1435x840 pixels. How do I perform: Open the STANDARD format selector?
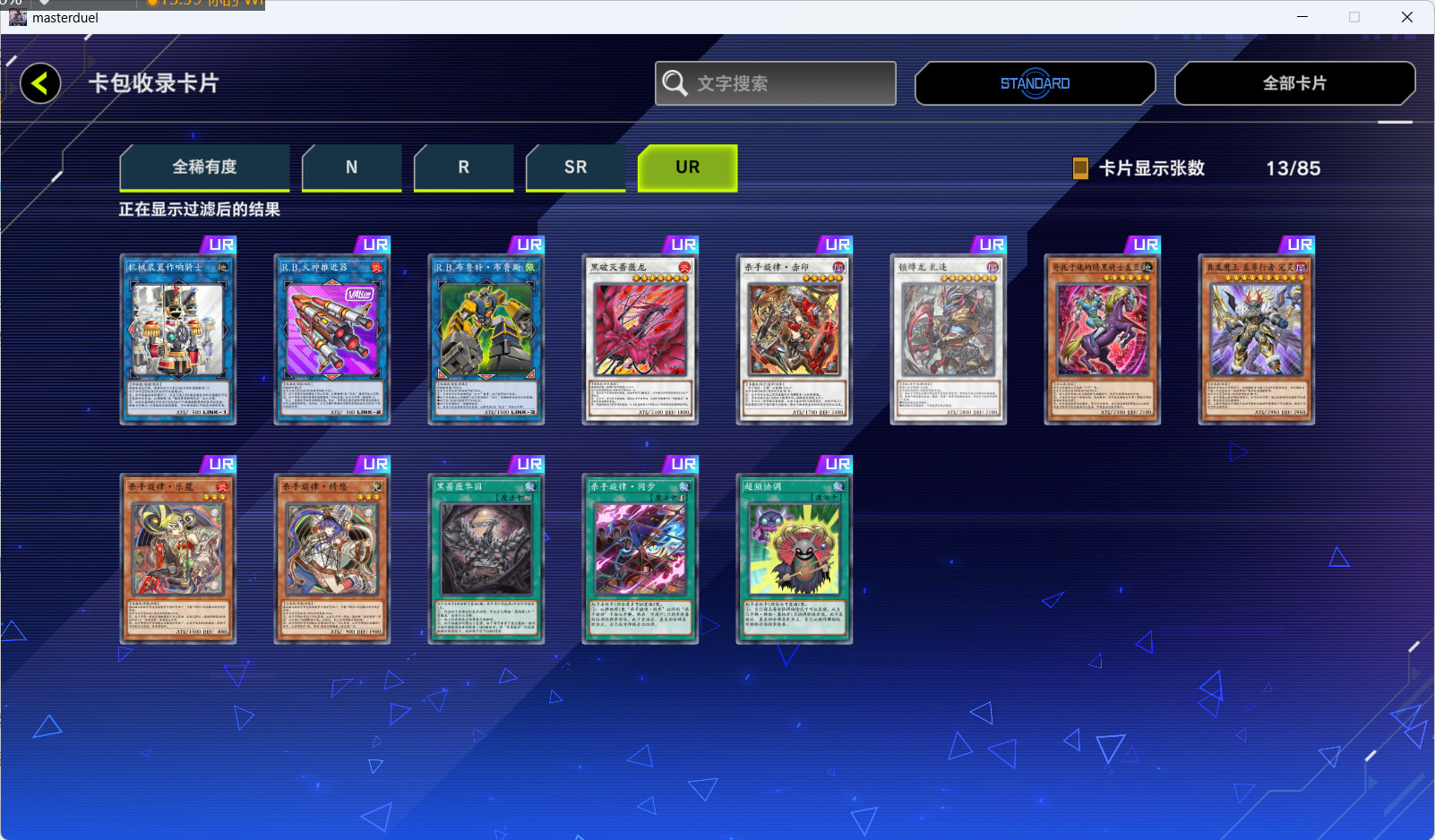click(1035, 83)
